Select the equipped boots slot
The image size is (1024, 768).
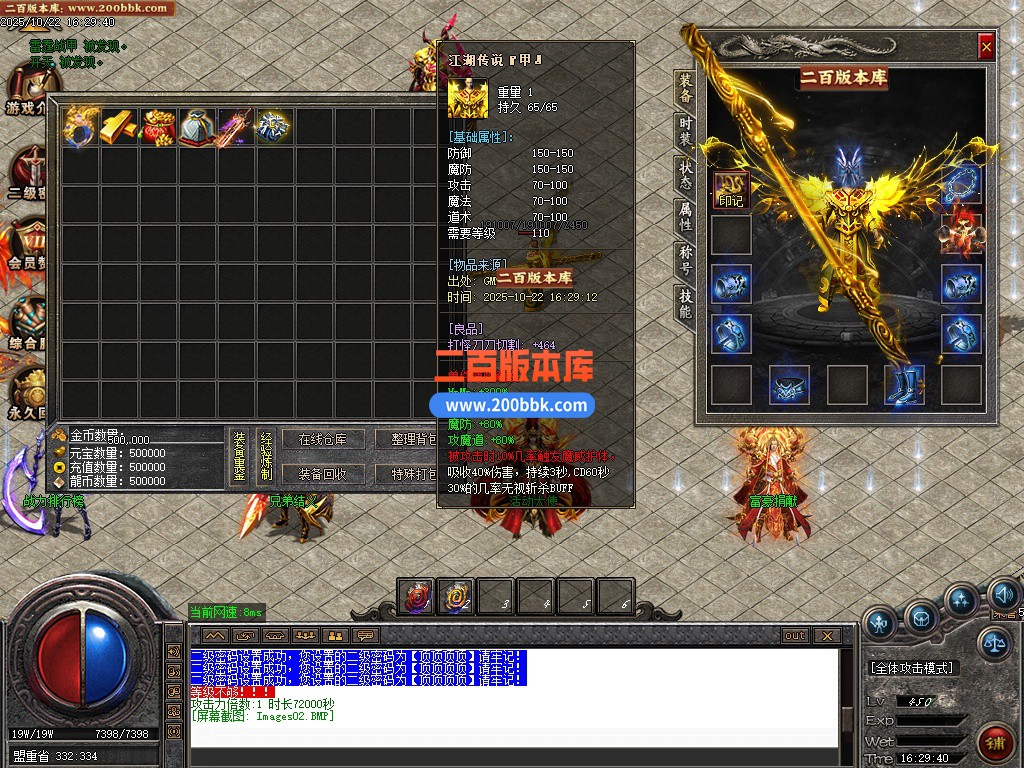click(x=904, y=385)
